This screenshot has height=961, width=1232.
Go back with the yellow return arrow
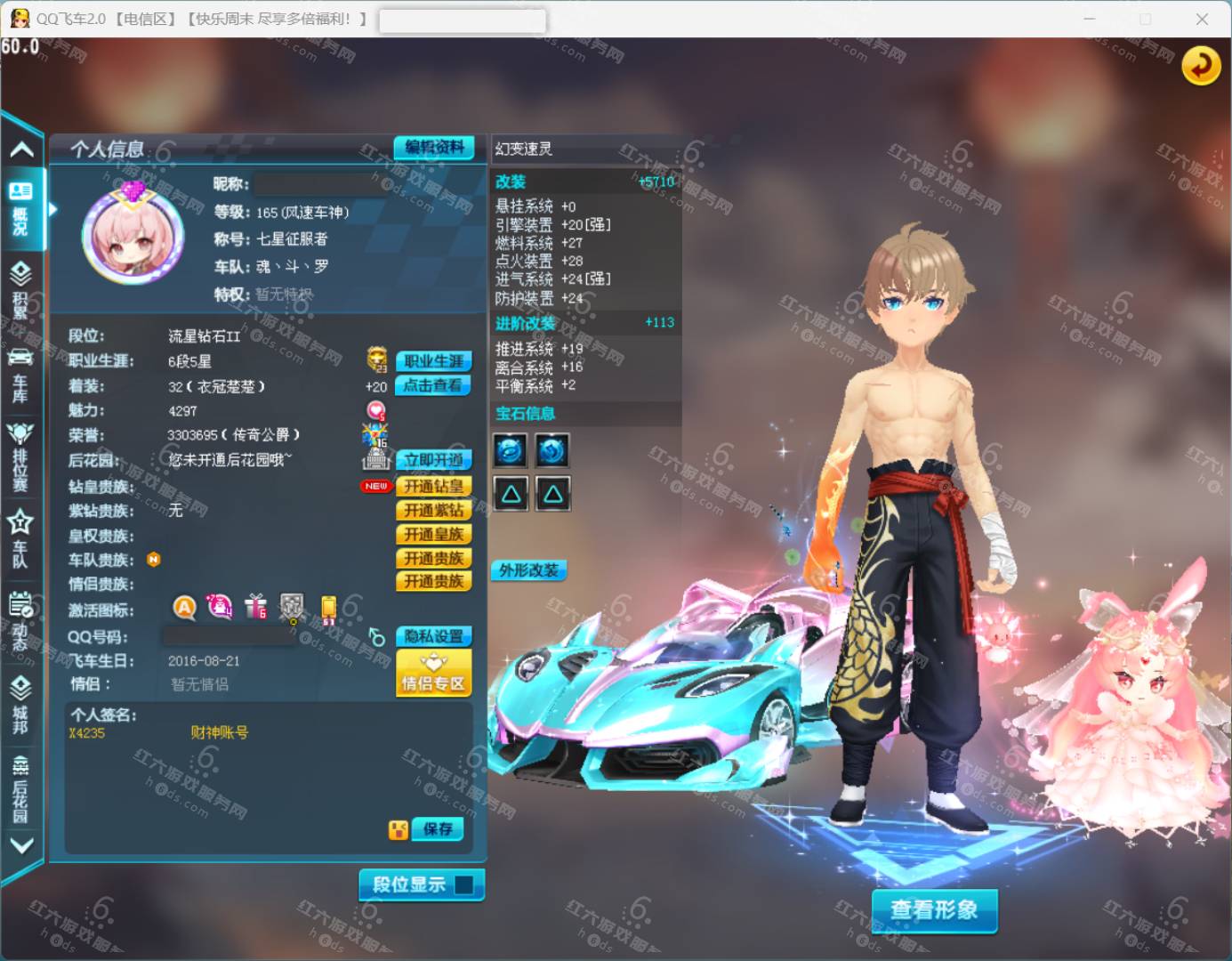[x=1200, y=65]
